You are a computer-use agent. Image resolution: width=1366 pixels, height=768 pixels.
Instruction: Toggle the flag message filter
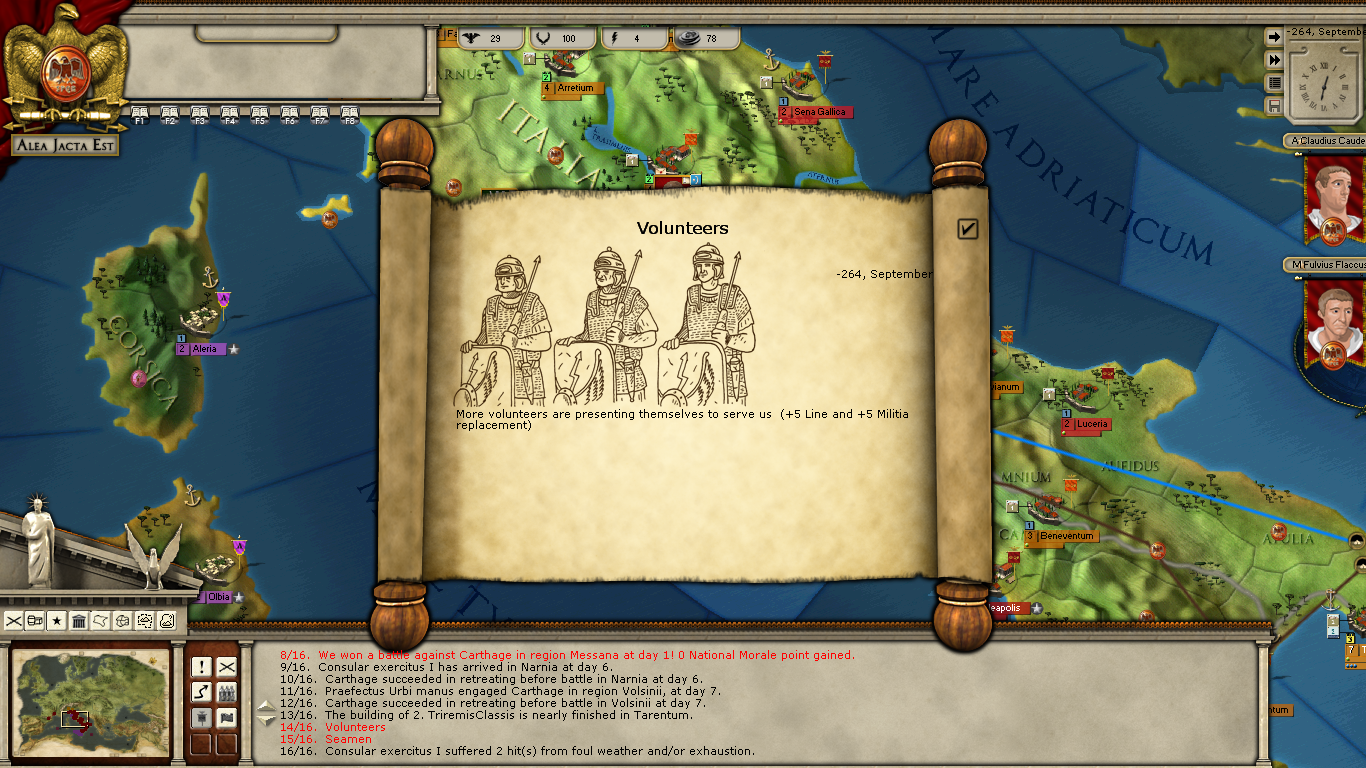point(227,718)
